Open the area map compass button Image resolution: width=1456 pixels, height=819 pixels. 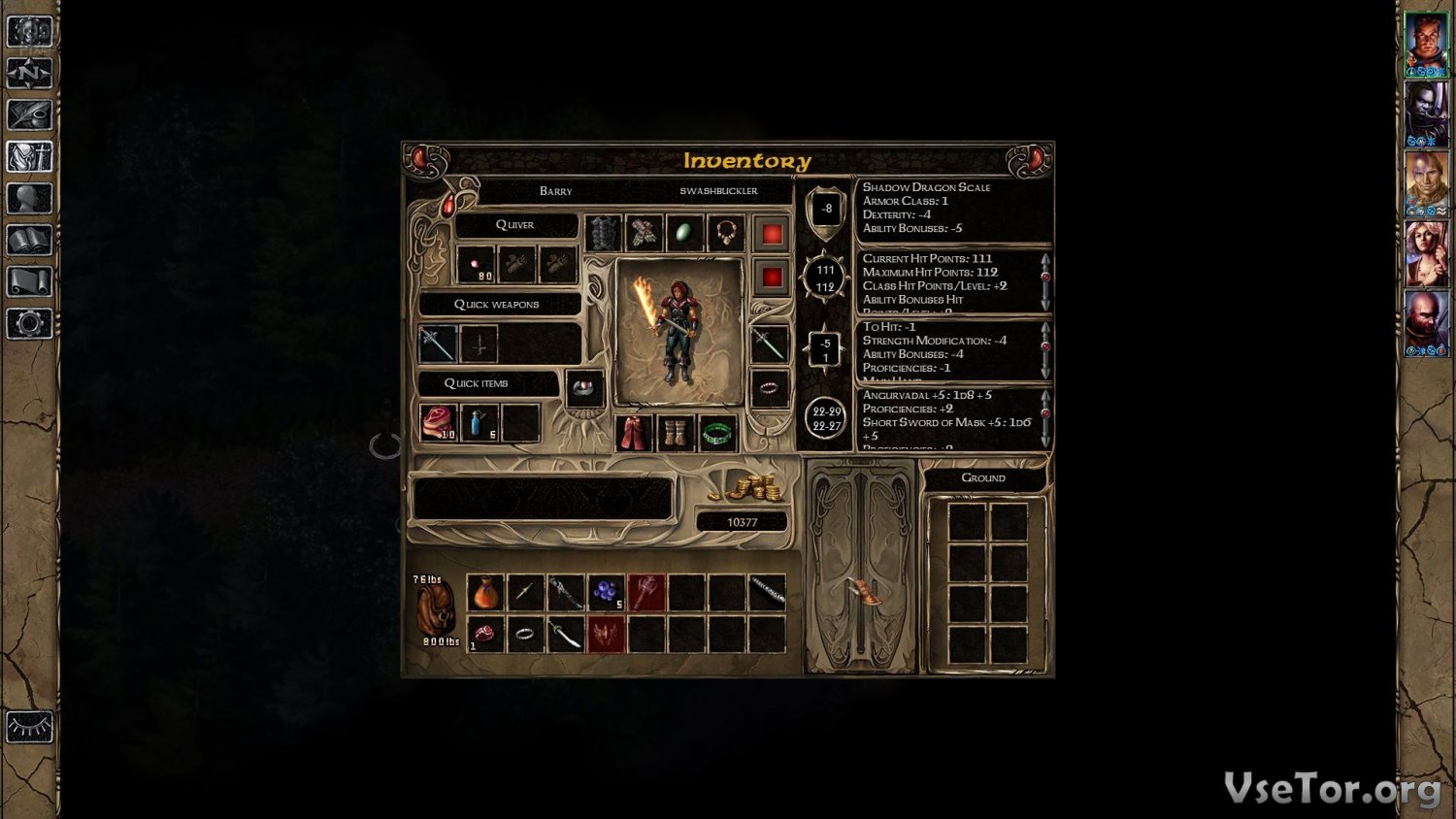29,73
